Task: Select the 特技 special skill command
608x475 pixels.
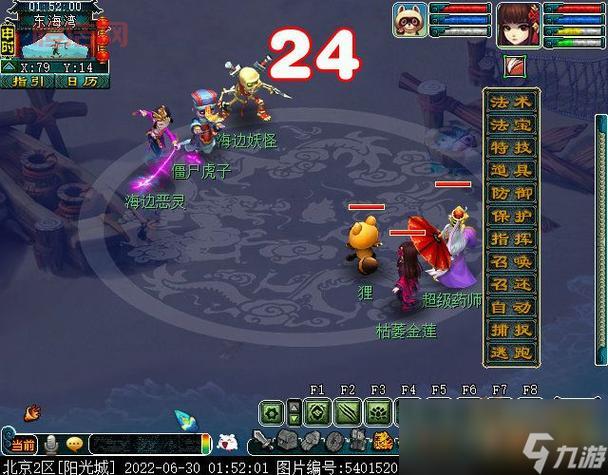Action: pyautogui.click(x=511, y=147)
